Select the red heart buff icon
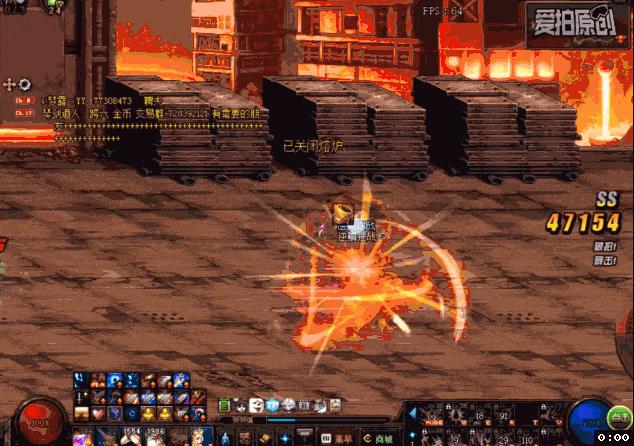Viewport: 634px width, 446px height. pos(98,414)
